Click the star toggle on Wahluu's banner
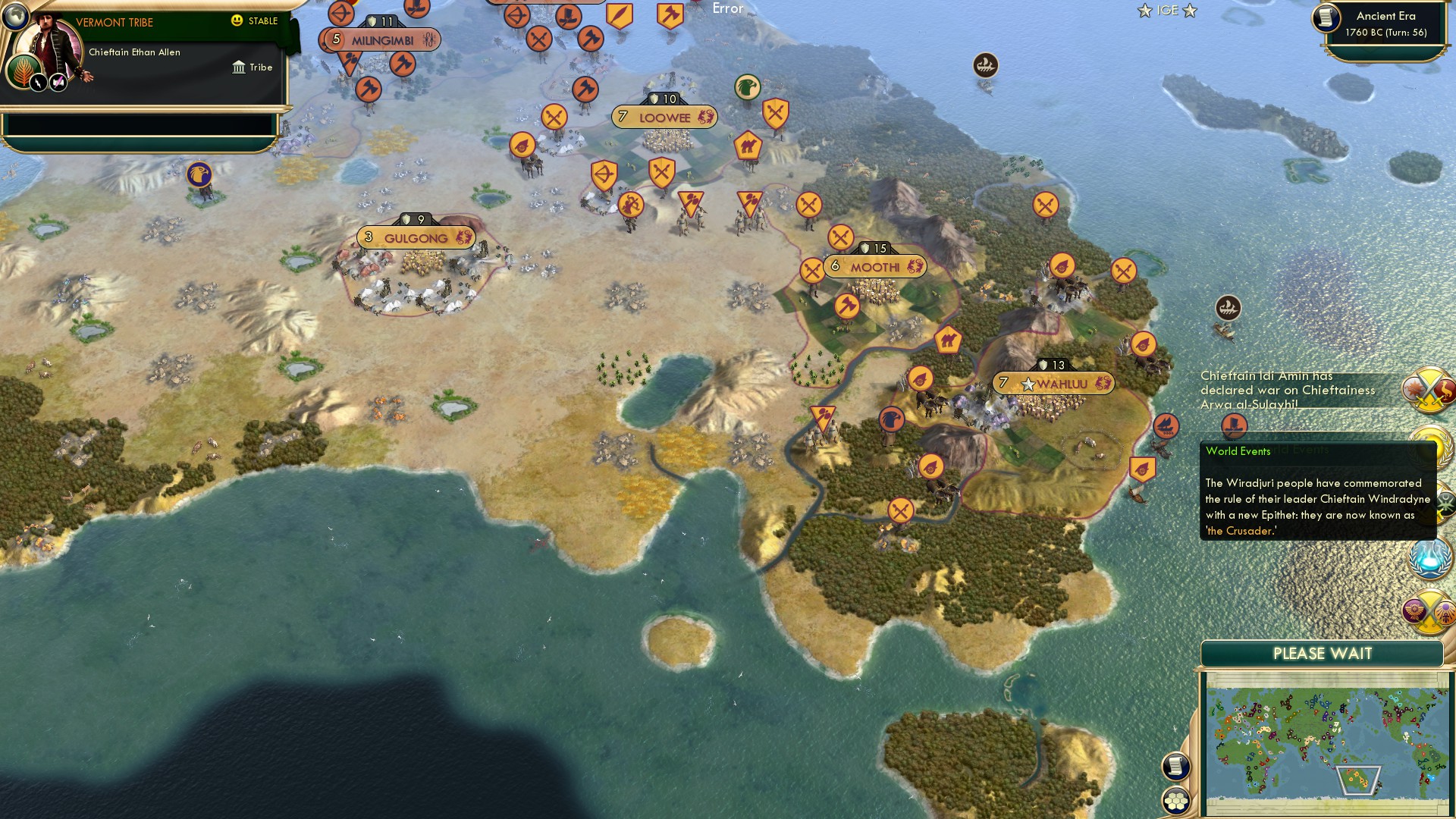 1027,384
